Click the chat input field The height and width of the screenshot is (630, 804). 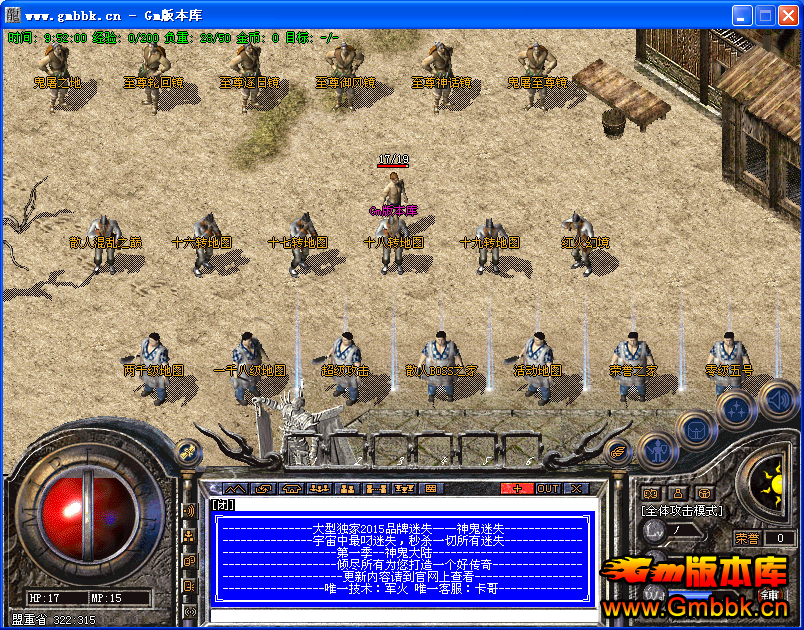(x=400, y=614)
